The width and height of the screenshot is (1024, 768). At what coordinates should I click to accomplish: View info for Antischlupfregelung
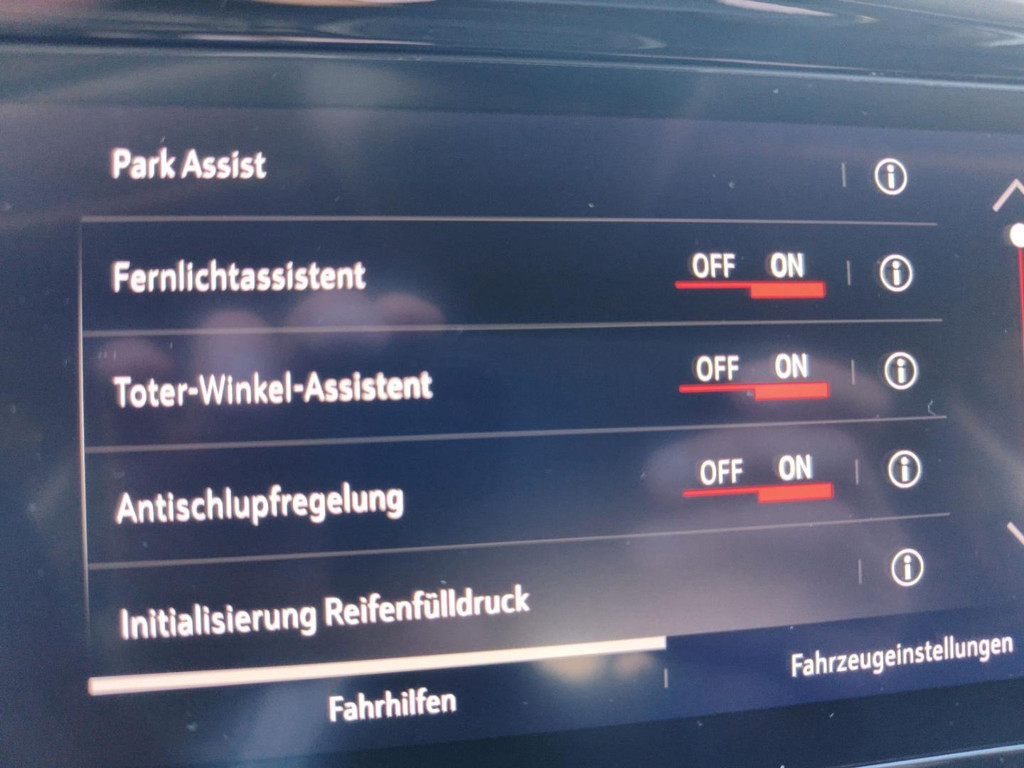pos(904,468)
